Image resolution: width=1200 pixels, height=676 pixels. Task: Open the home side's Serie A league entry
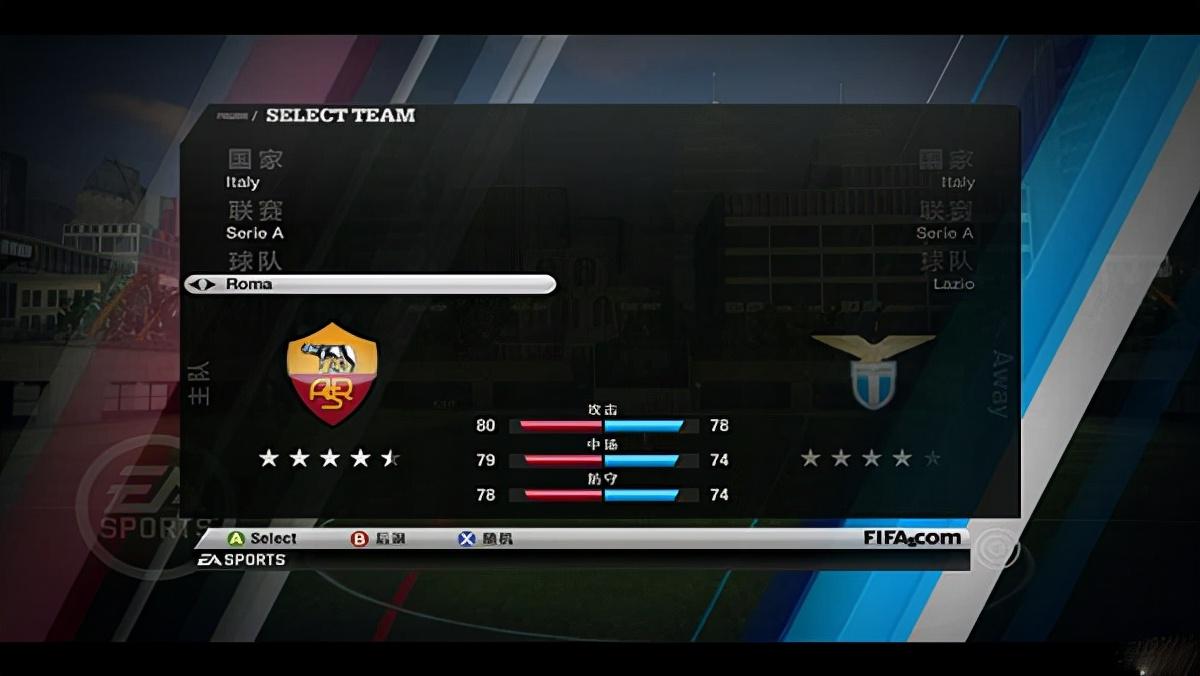click(255, 233)
